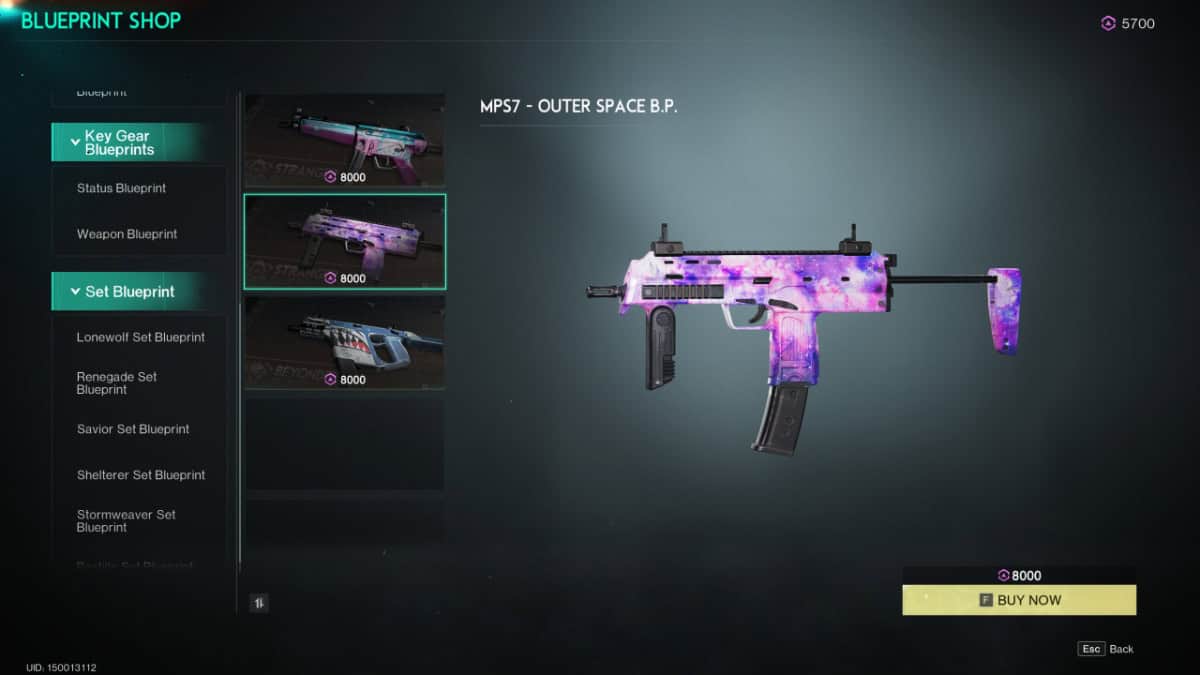
Task: Choose Renegade Set Blueprint
Action: (117, 383)
